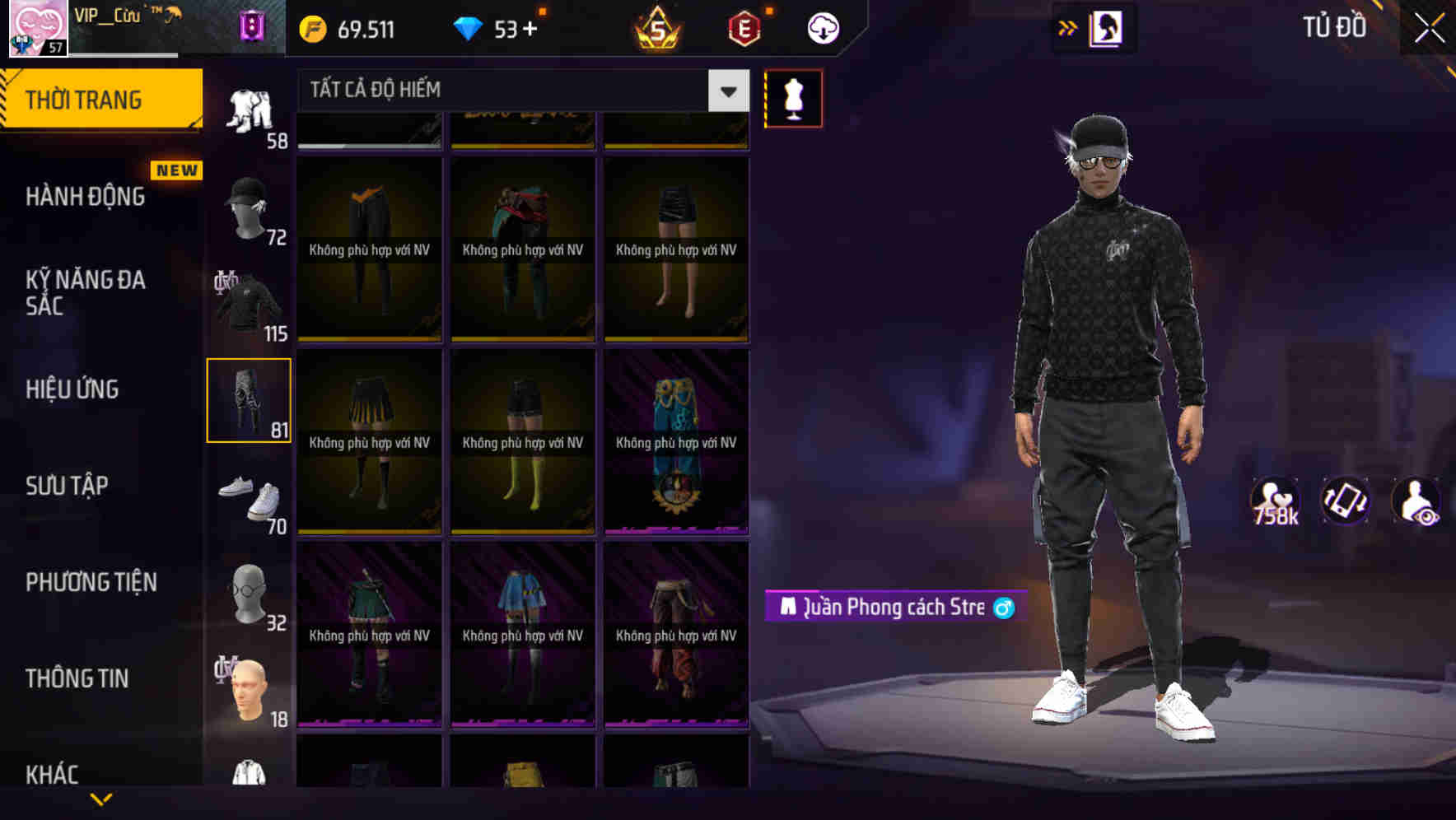Open character preview eye icon
Screen dimensions: 1456x820
(x=1419, y=501)
